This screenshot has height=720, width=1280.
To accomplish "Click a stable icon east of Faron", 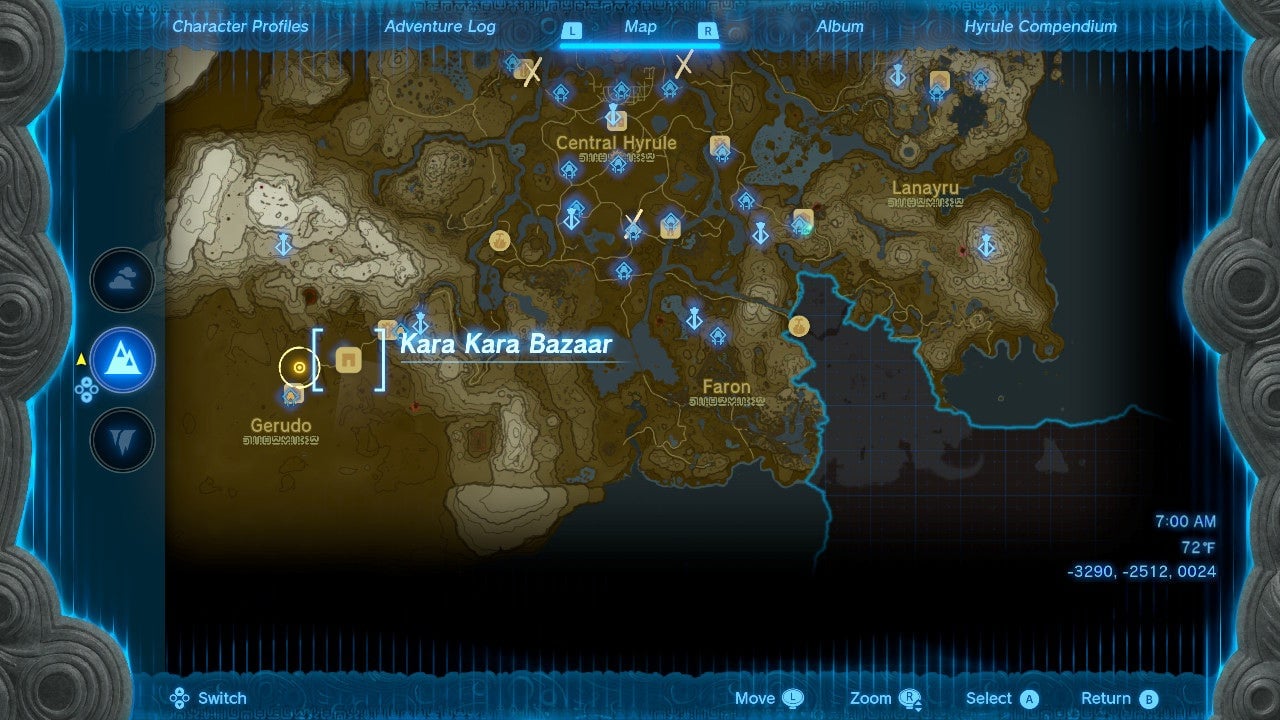I will coord(799,325).
